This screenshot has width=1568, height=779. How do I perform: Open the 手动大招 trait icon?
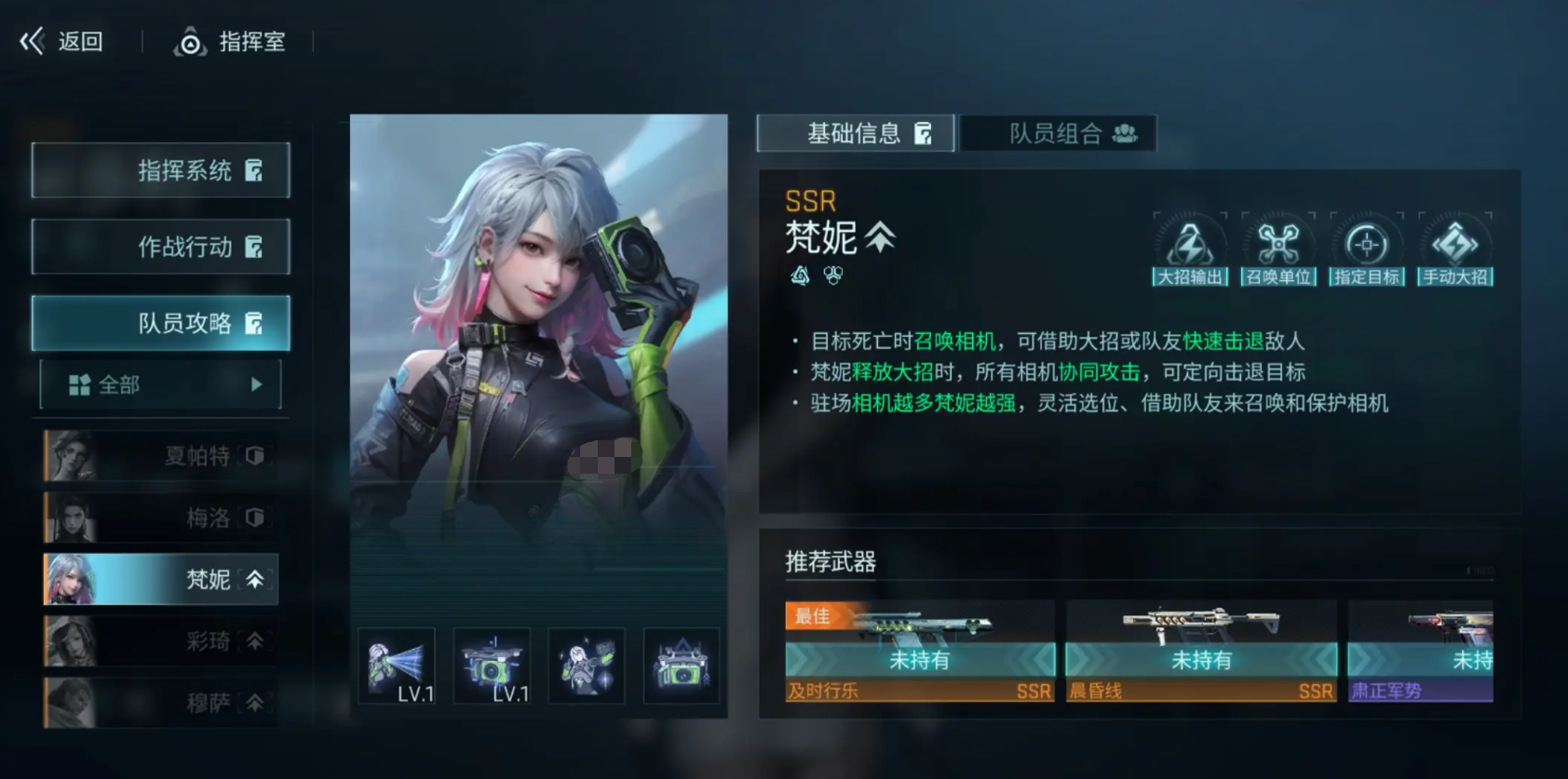point(1454,249)
